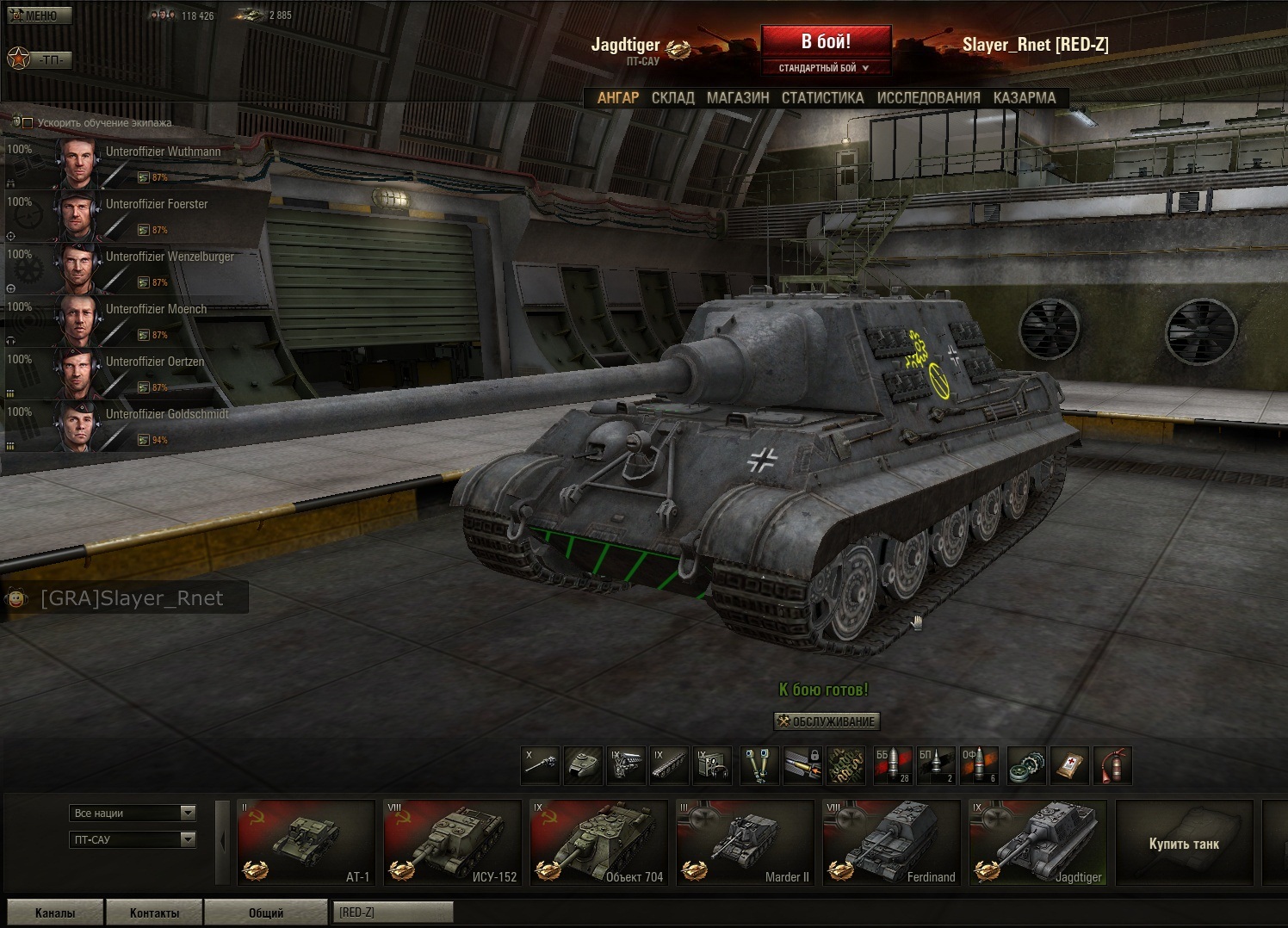Image resolution: width=1288 pixels, height=928 pixels.
Task: Open the Контакты contacts button
Action: [x=154, y=913]
